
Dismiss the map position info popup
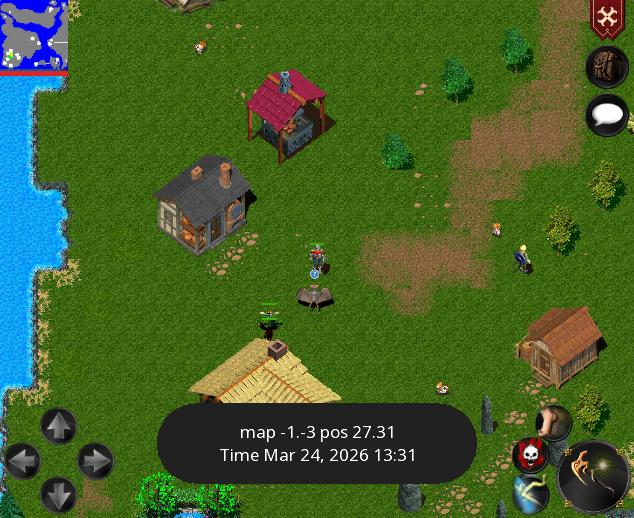pos(317,444)
